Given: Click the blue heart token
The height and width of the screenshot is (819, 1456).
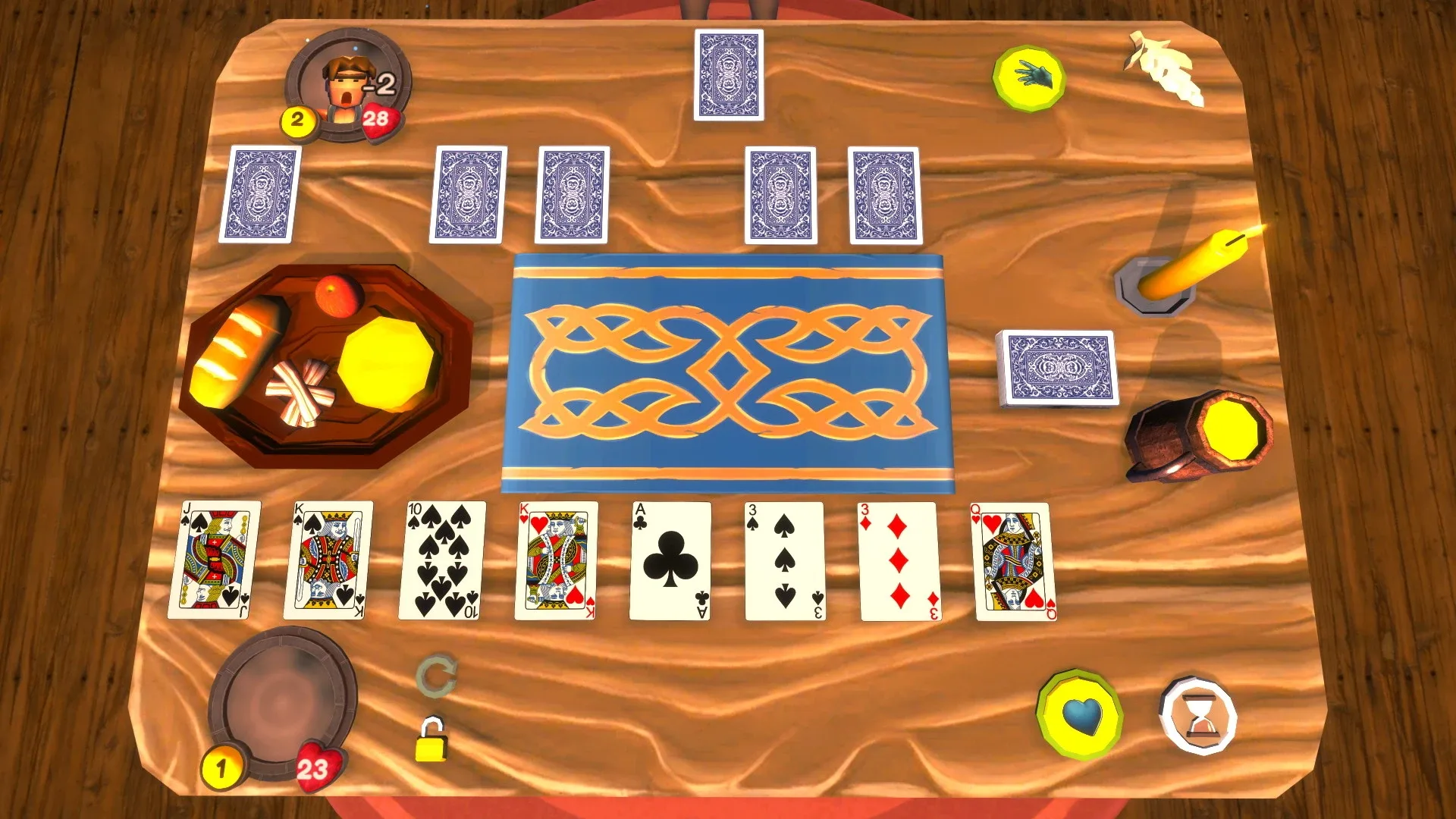Looking at the screenshot, I should pos(1080,713).
